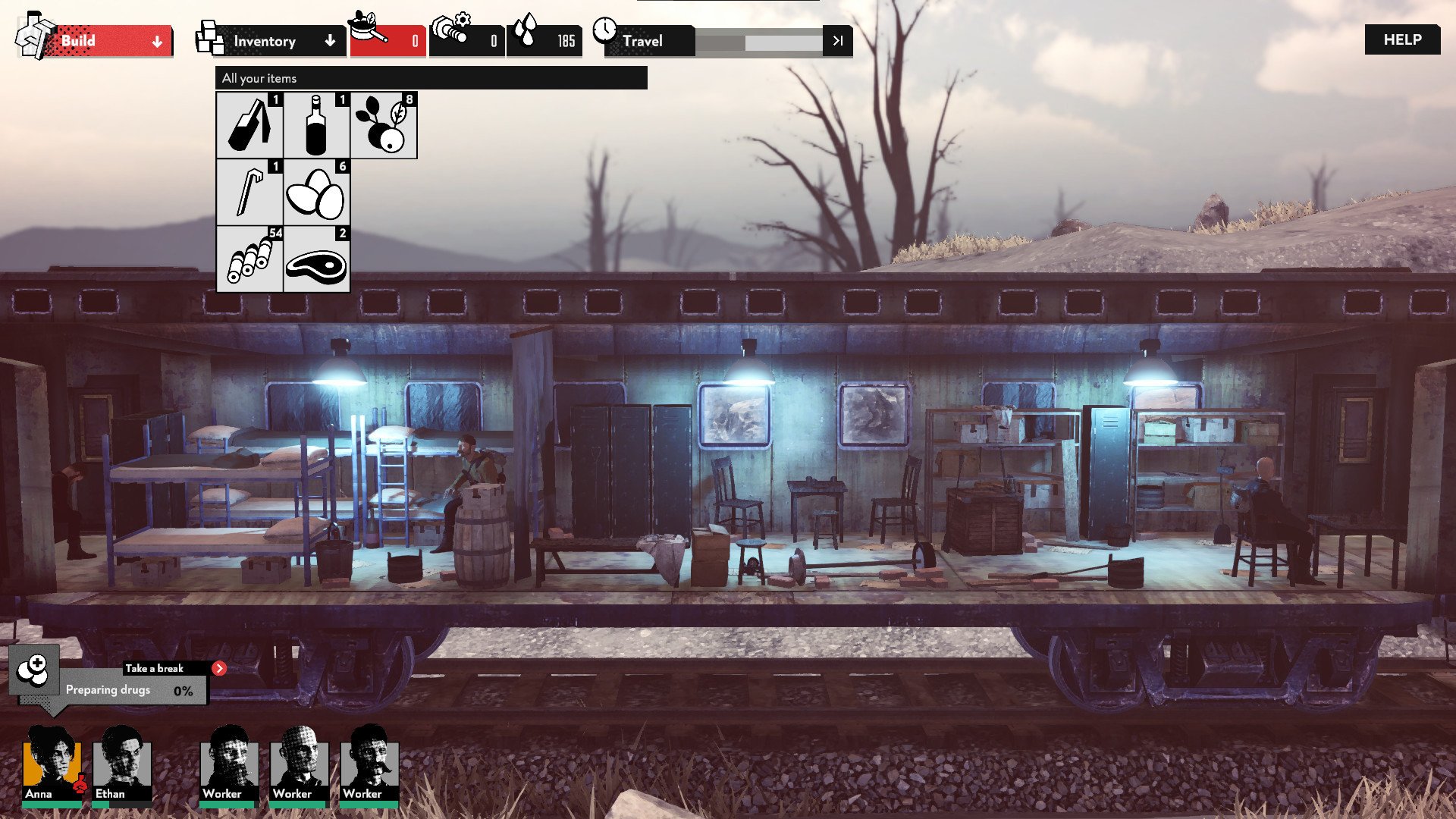
Task: Choose the vegetables inventory slot
Action: coord(384,125)
